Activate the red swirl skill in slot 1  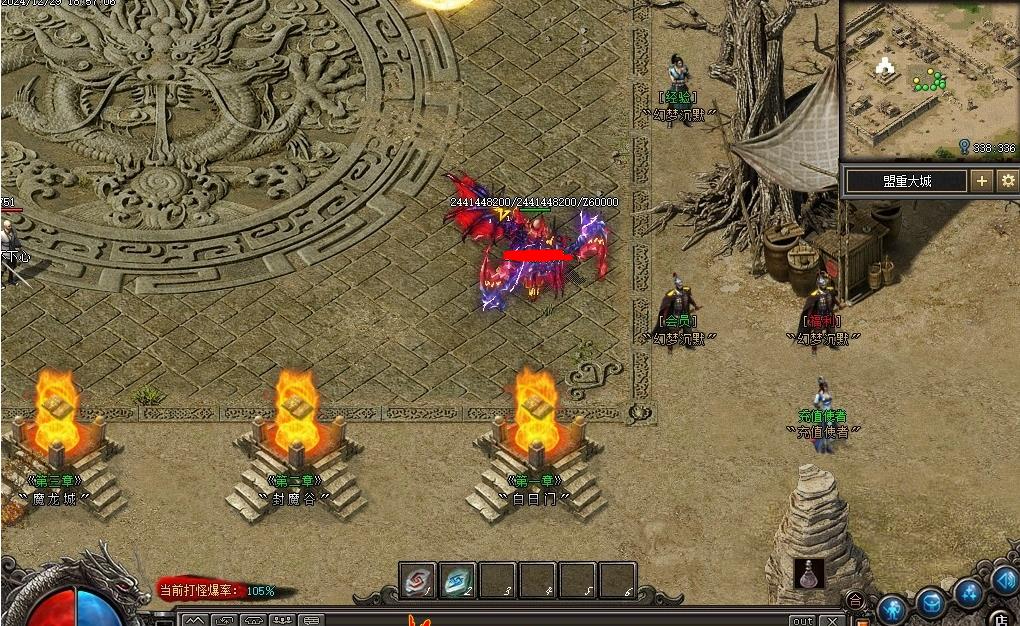[418, 581]
